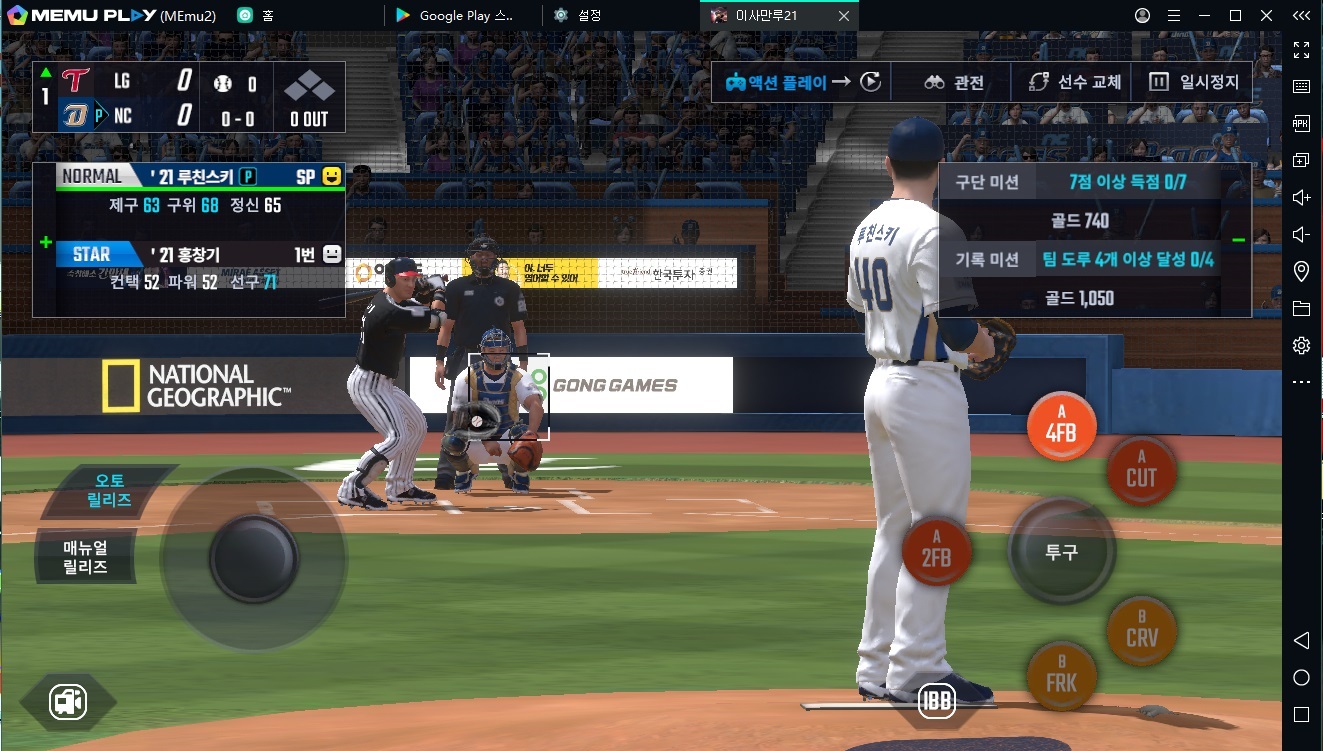The image size is (1323, 751).
Task: Select the CRV curveball pitch
Action: tap(1141, 631)
